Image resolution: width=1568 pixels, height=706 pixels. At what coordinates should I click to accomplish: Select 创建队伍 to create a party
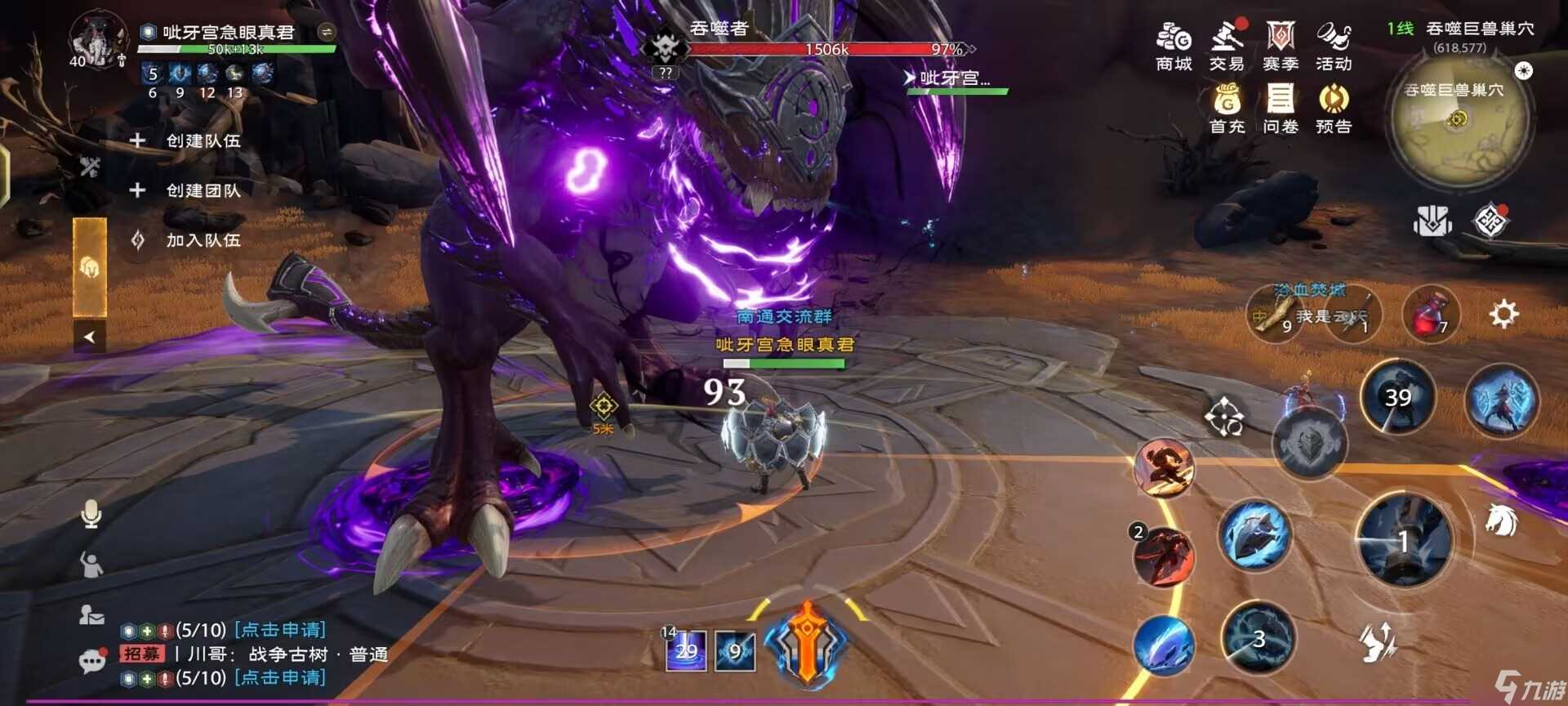(x=203, y=141)
